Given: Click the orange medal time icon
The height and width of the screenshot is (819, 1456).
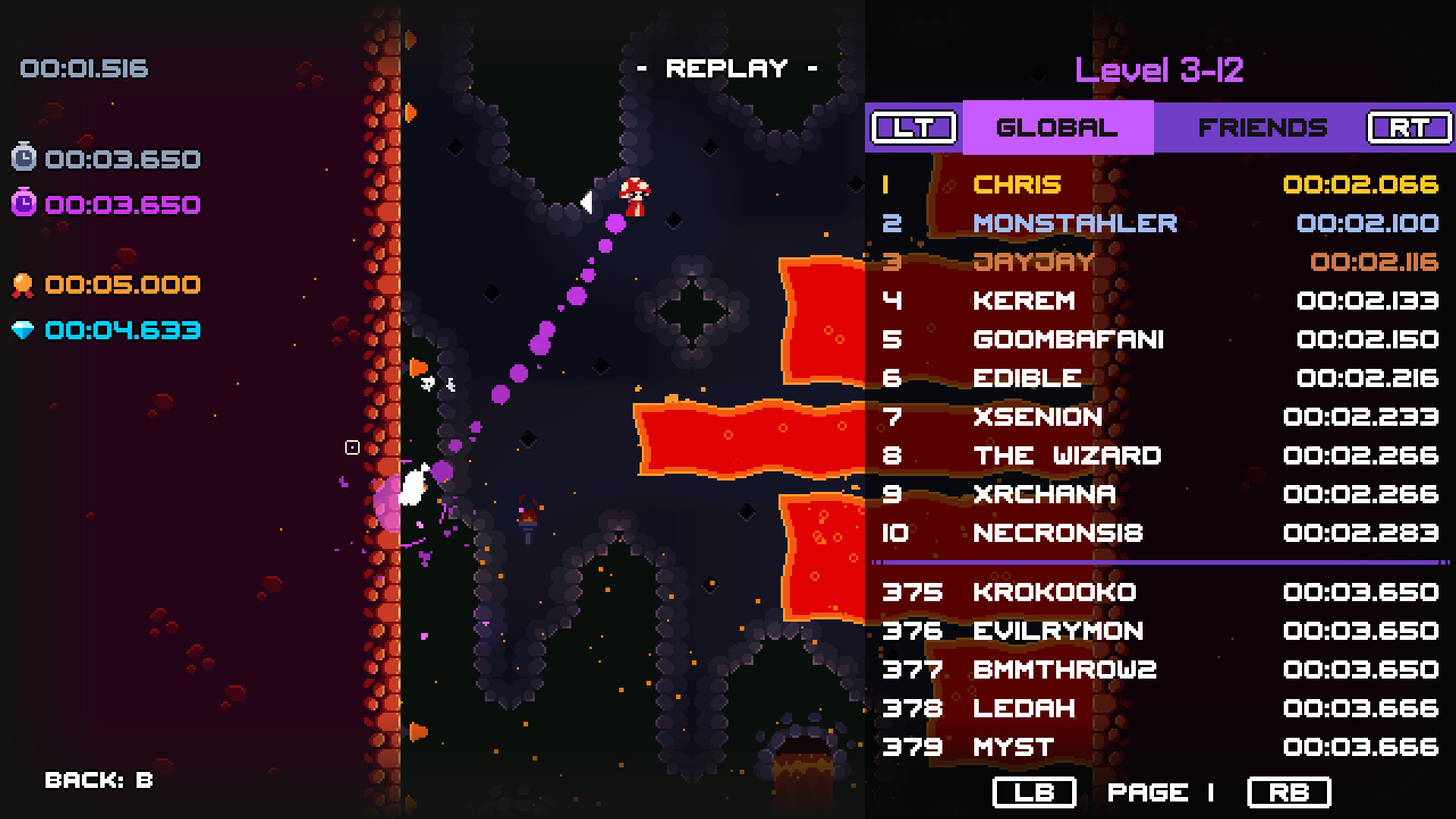Looking at the screenshot, I should click(x=23, y=284).
